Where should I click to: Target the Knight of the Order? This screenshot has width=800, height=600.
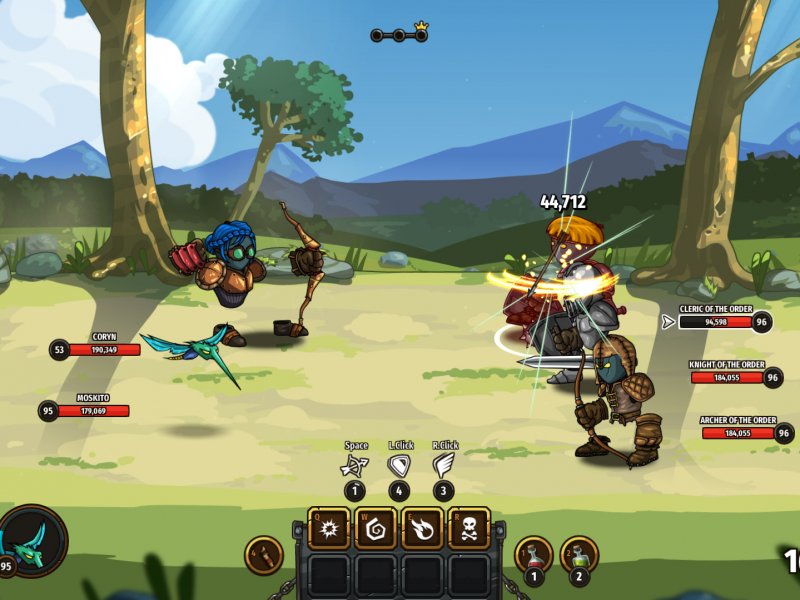[x=727, y=377]
